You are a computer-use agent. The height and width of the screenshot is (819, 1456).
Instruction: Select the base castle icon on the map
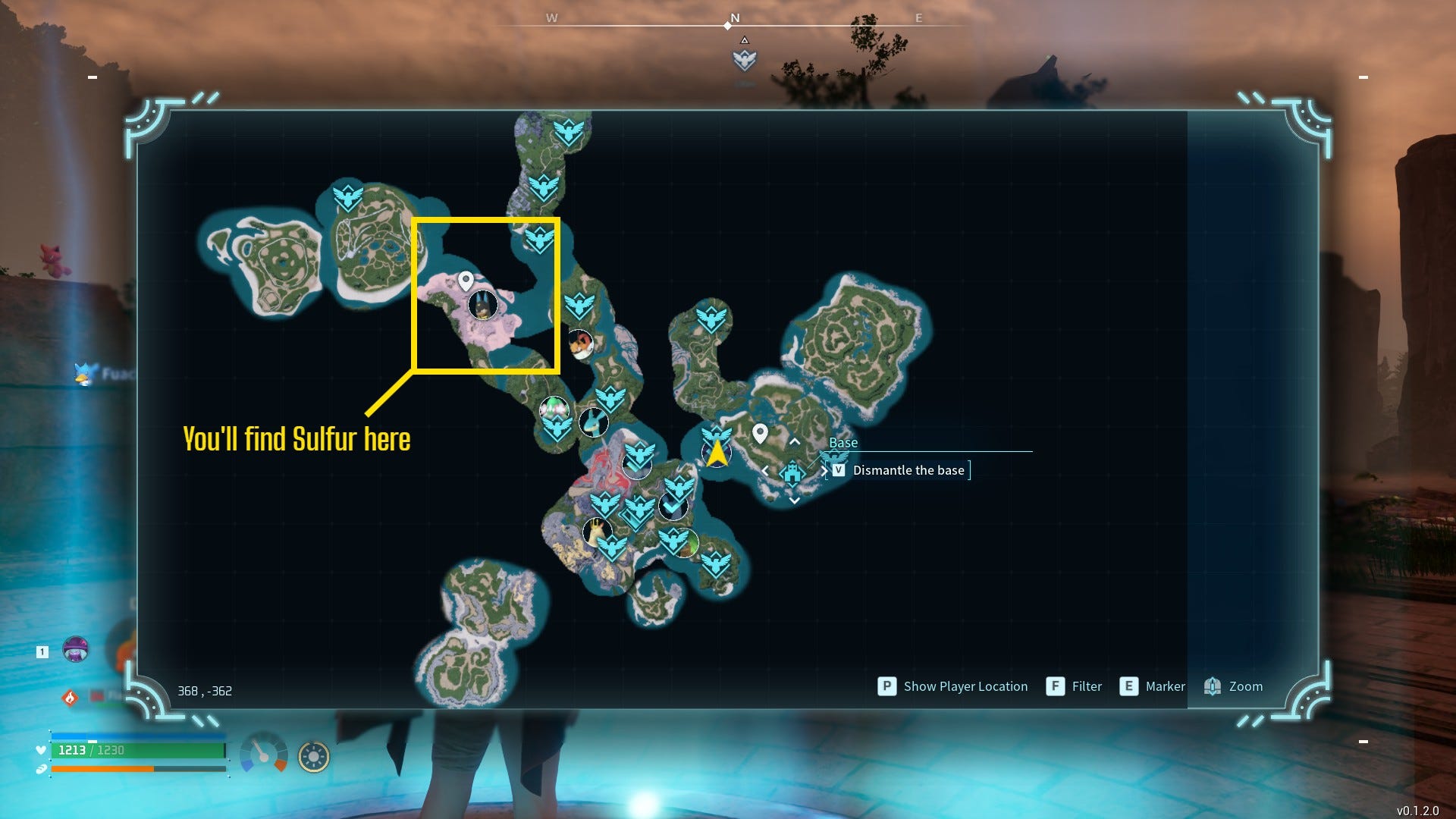[792, 472]
